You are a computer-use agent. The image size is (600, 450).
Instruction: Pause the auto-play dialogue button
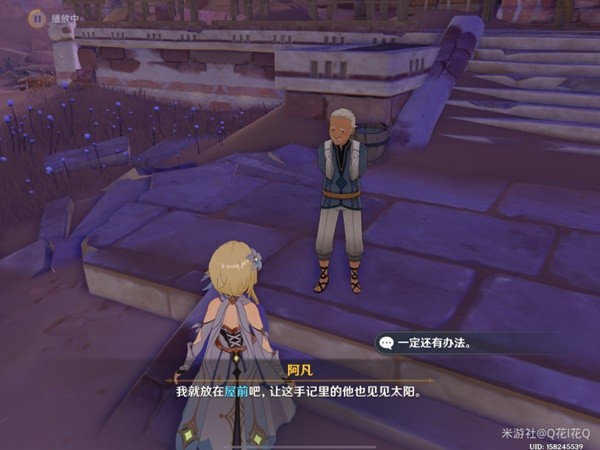37,17
